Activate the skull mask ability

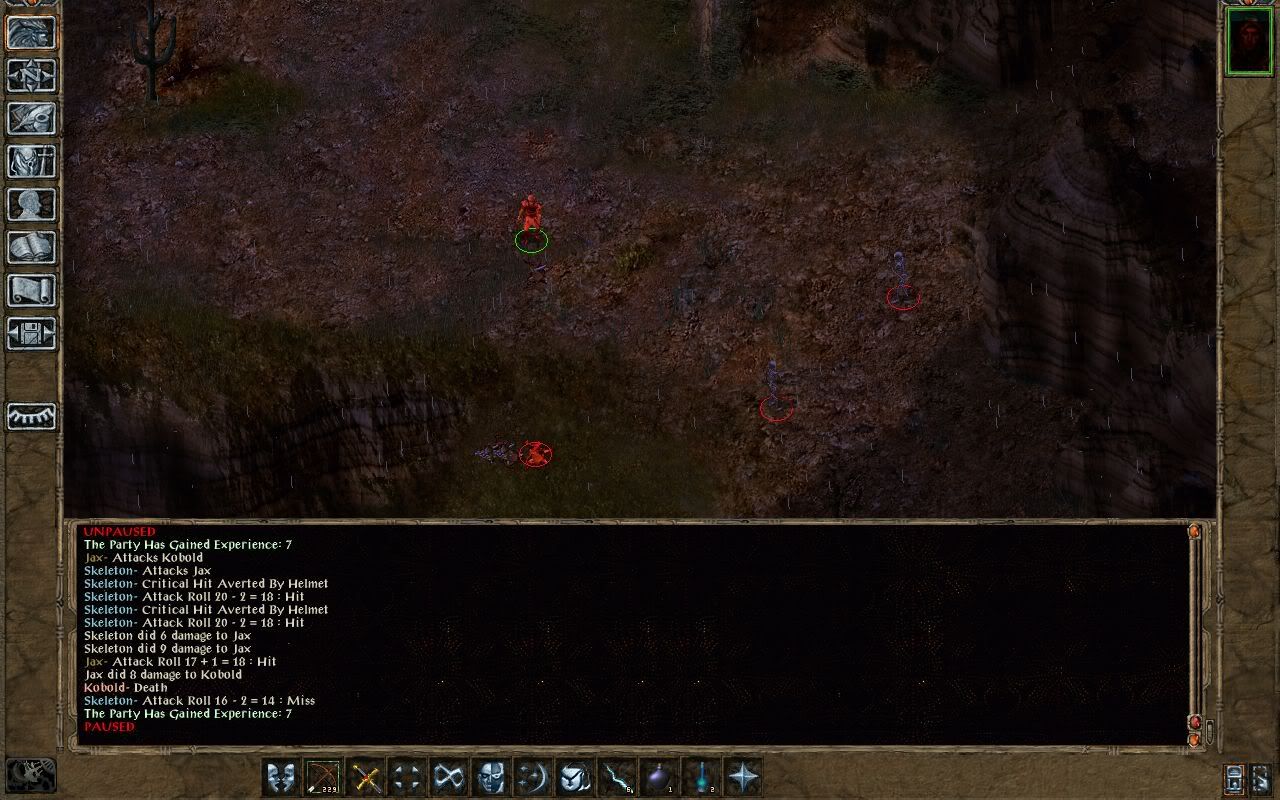[490, 777]
